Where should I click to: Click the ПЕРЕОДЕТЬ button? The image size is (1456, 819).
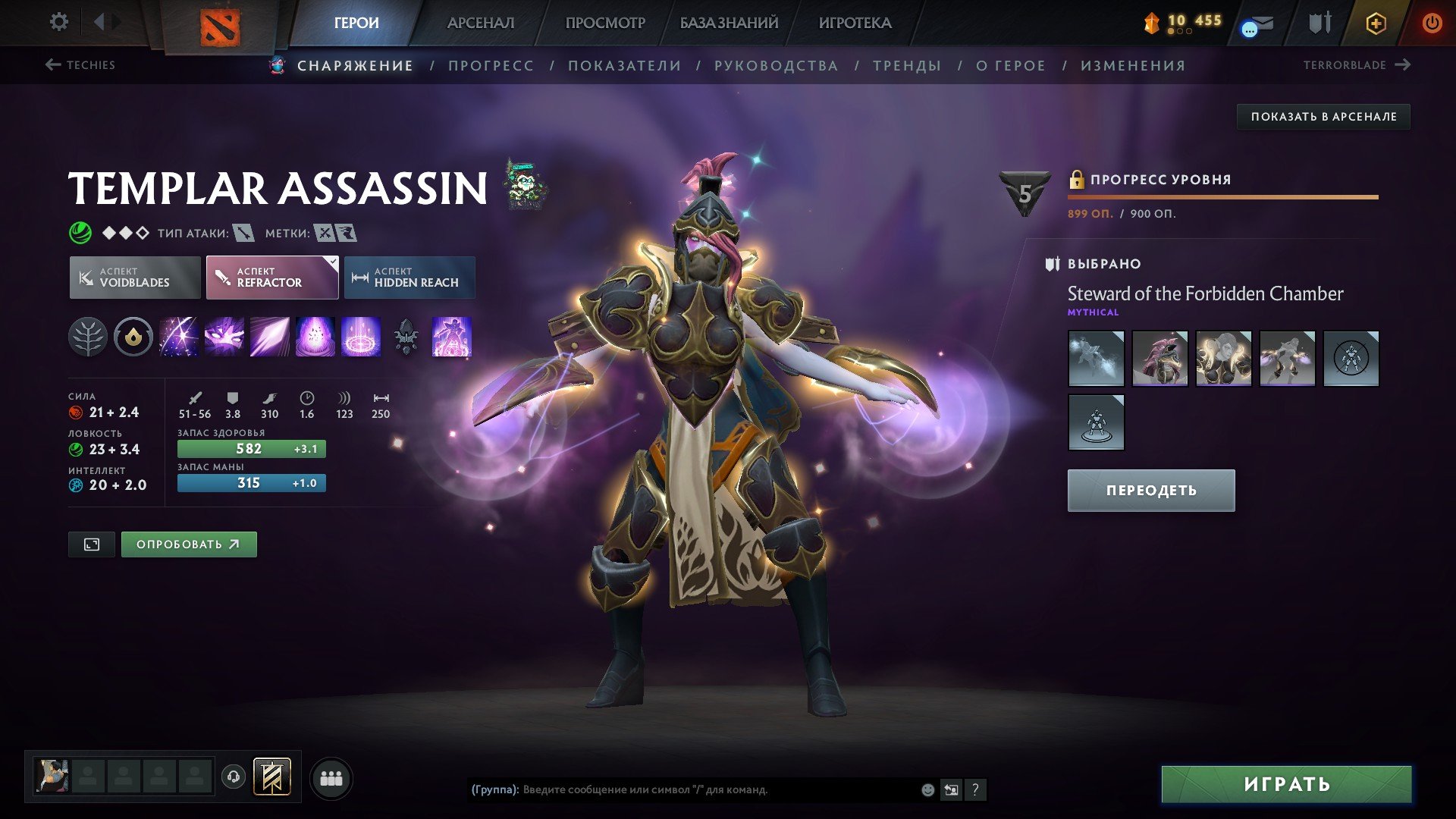(1150, 490)
